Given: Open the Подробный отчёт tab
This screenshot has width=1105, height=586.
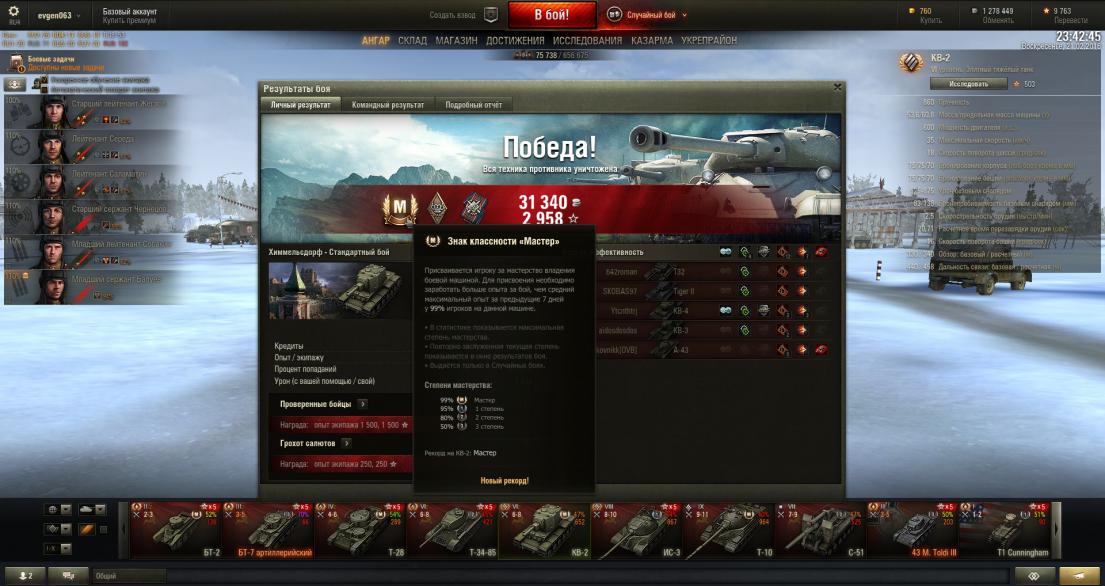Looking at the screenshot, I should pyautogui.click(x=472, y=104).
